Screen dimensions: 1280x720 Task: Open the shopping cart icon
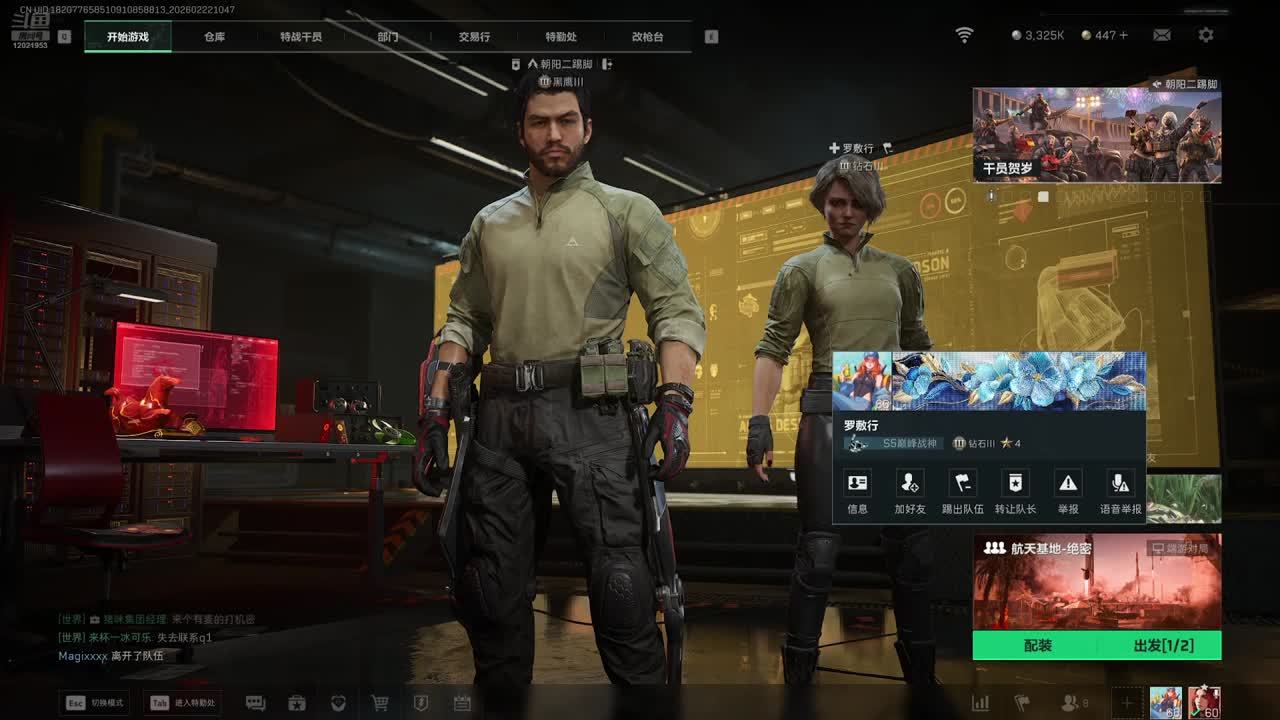[x=380, y=703]
